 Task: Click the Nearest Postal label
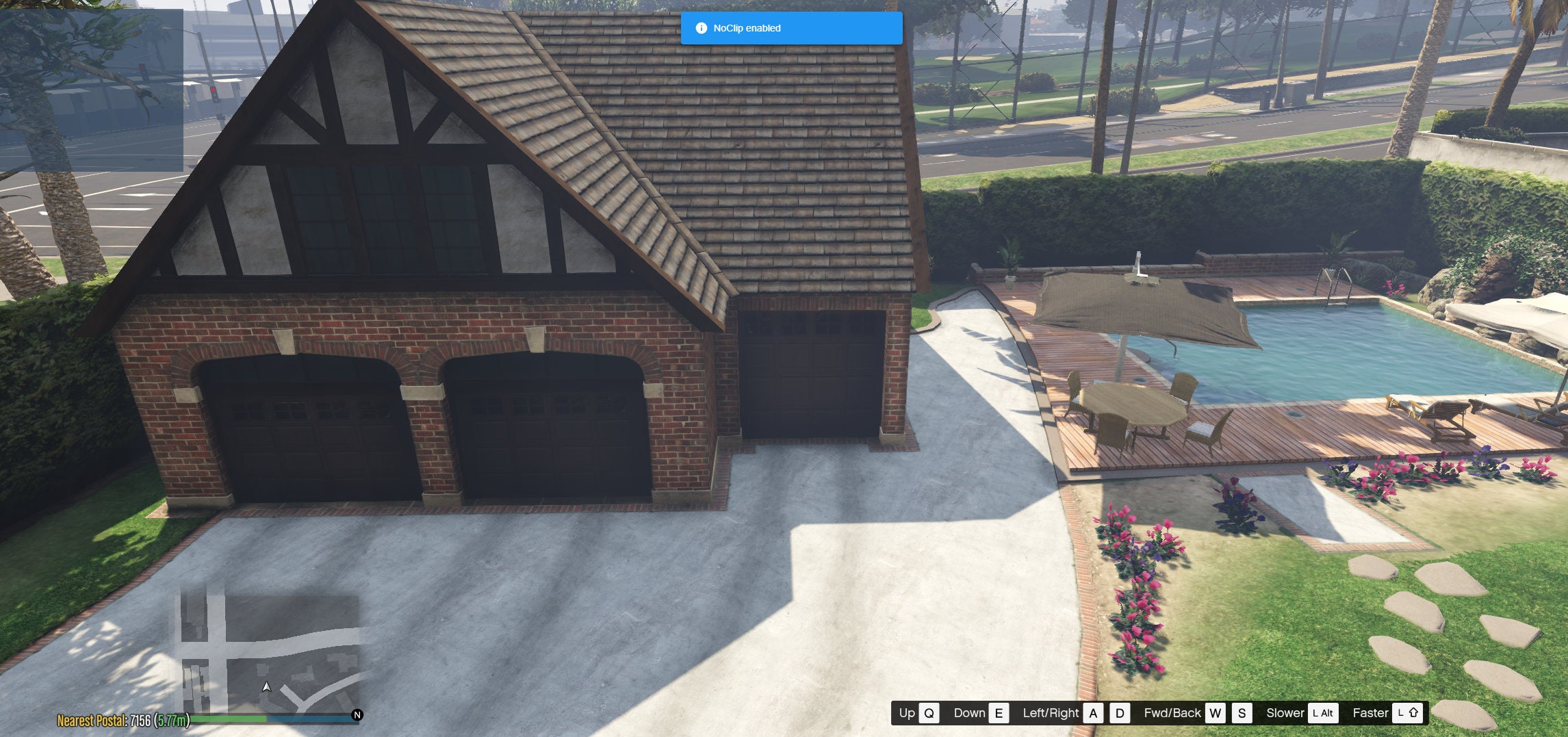click(93, 721)
